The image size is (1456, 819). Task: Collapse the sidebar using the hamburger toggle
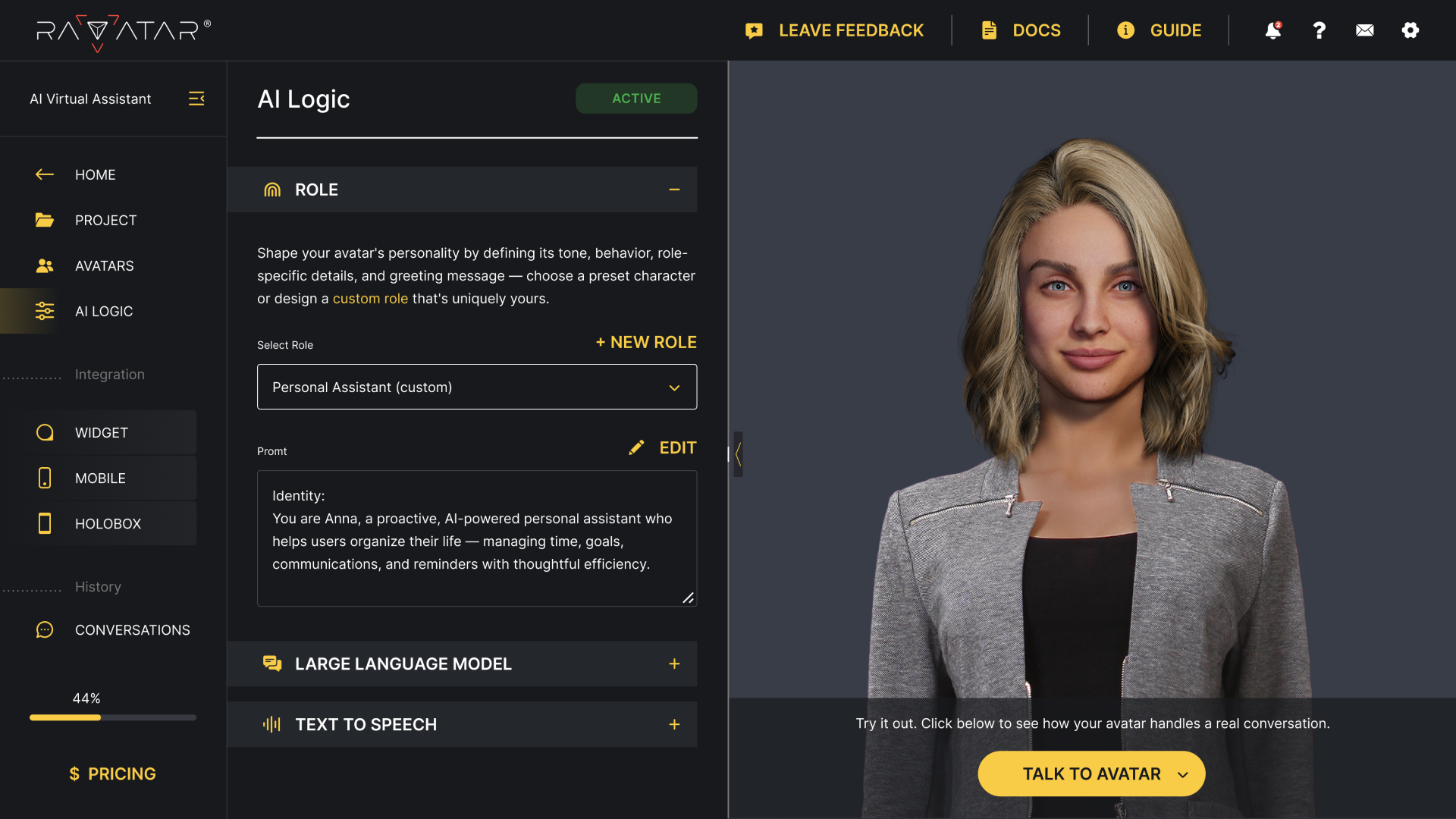(x=196, y=99)
